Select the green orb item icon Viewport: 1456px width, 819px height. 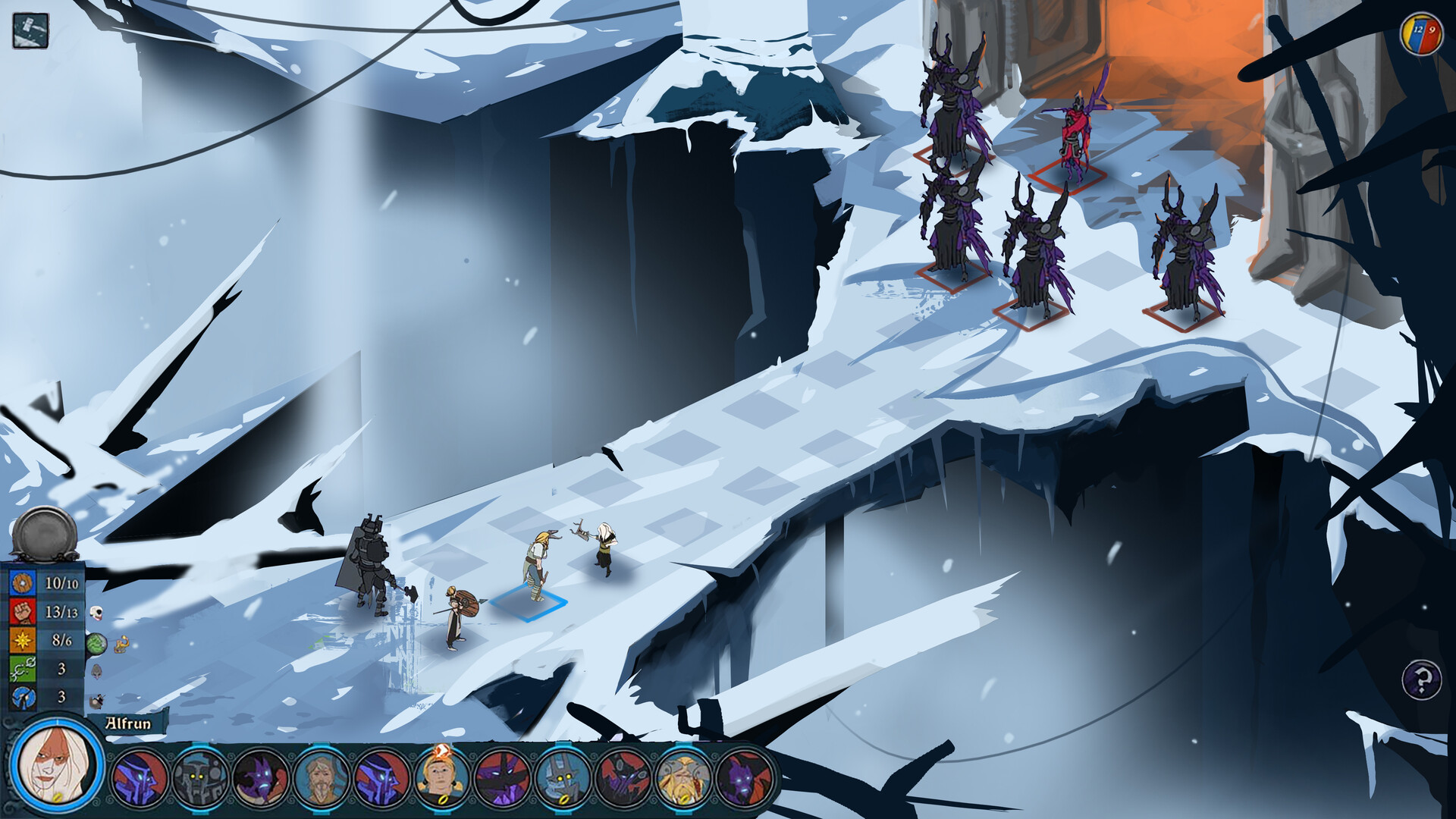[96, 645]
